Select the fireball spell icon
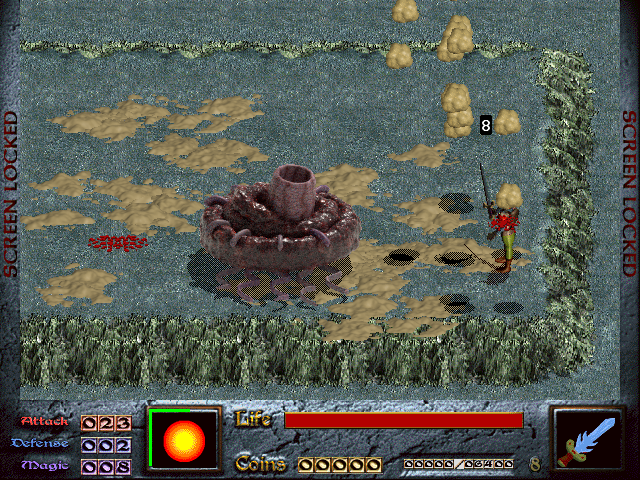This screenshot has width=640, height=480. coord(184,439)
